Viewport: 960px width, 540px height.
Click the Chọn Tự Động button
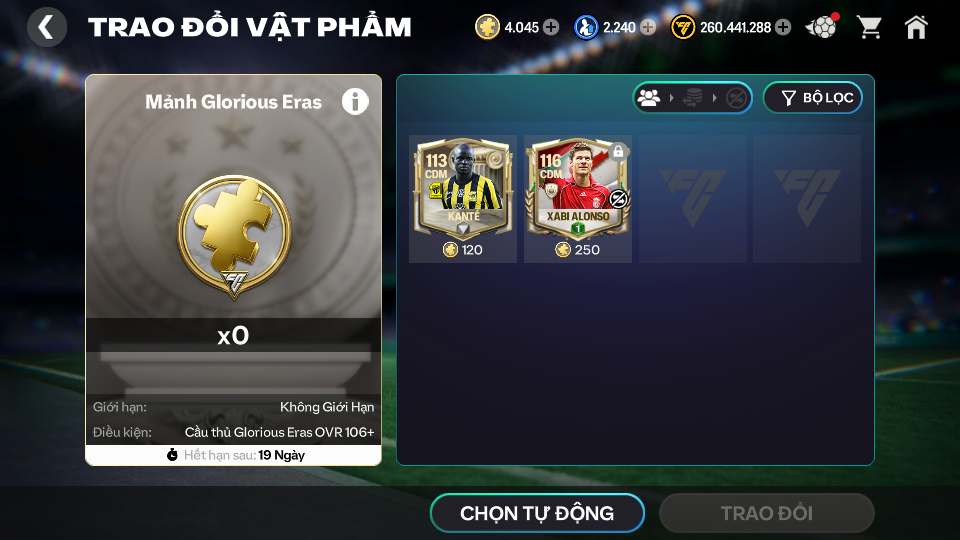click(537, 513)
